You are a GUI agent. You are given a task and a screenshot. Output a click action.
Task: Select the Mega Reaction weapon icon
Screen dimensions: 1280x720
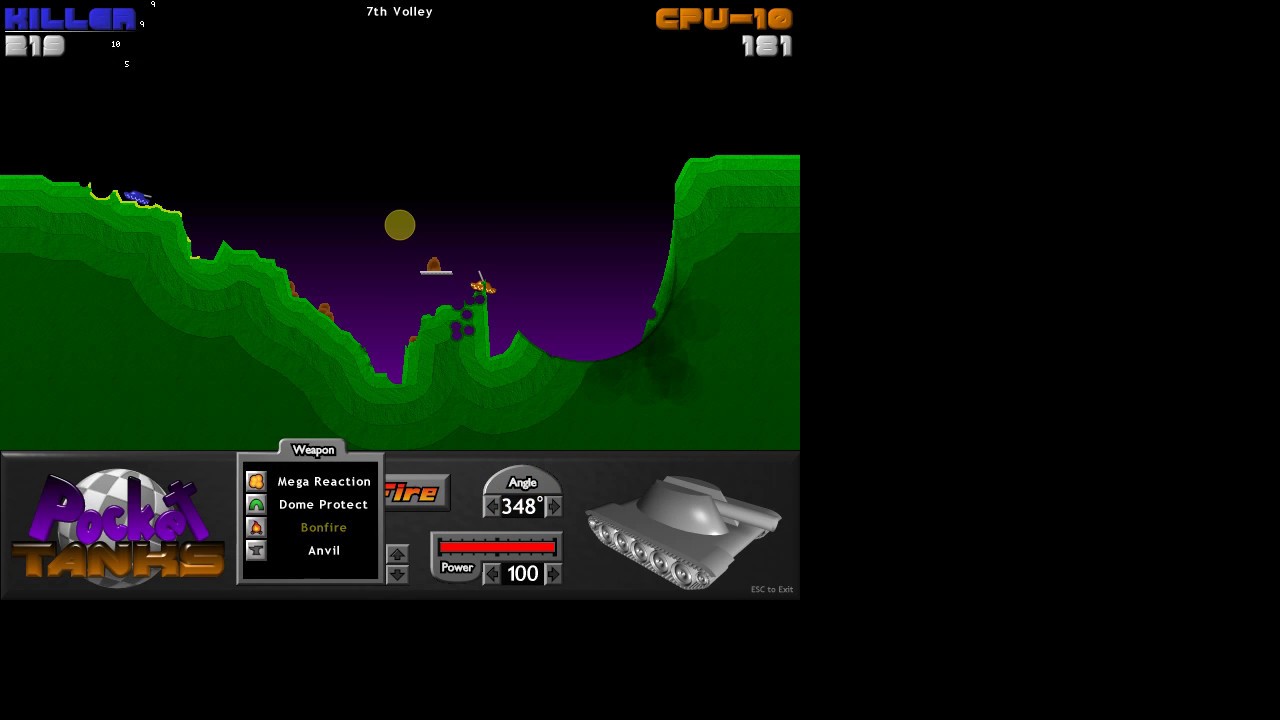[x=257, y=481]
